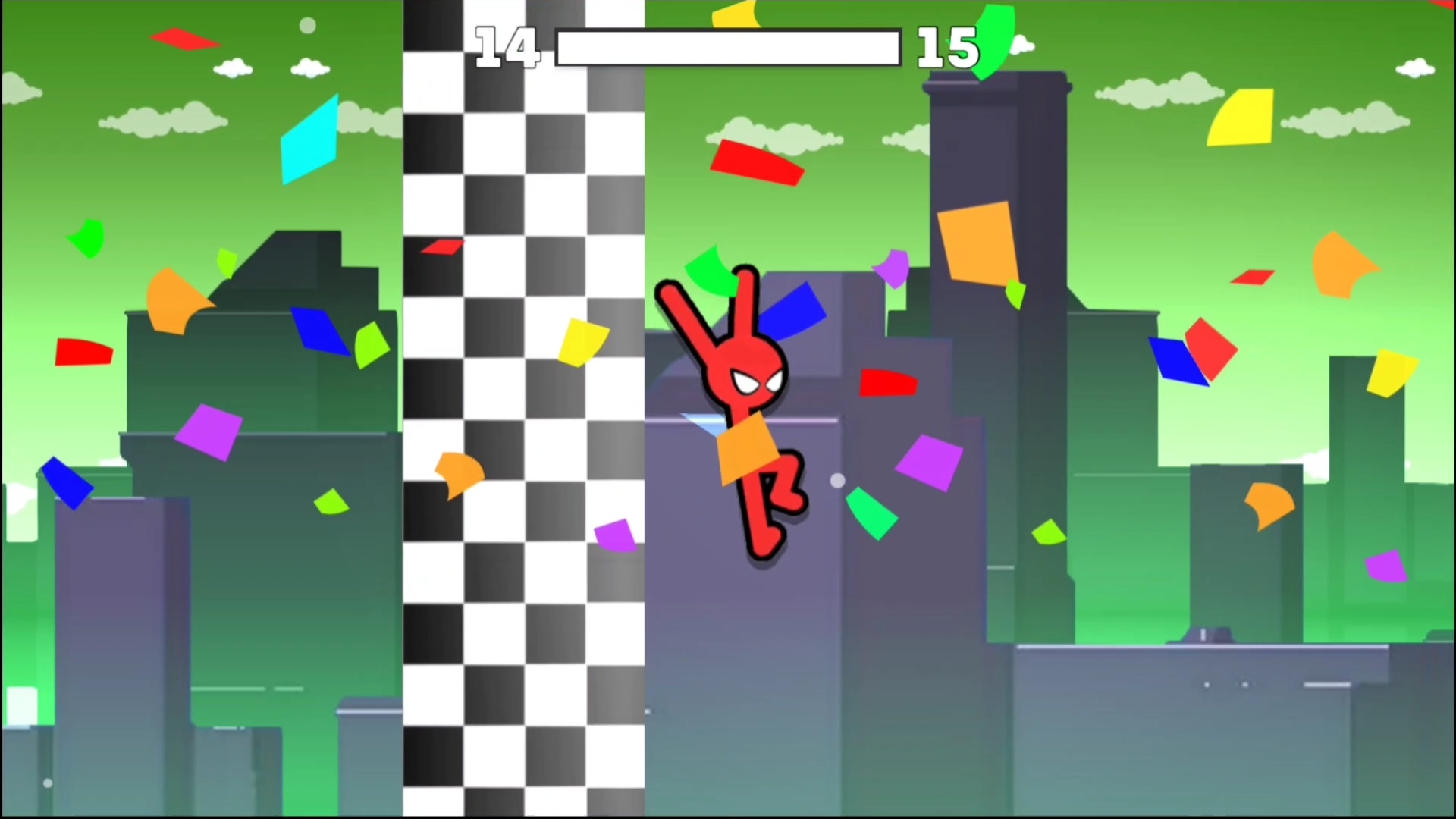Image resolution: width=1456 pixels, height=819 pixels.
Task: Select the level number 15
Action: pyautogui.click(x=946, y=47)
